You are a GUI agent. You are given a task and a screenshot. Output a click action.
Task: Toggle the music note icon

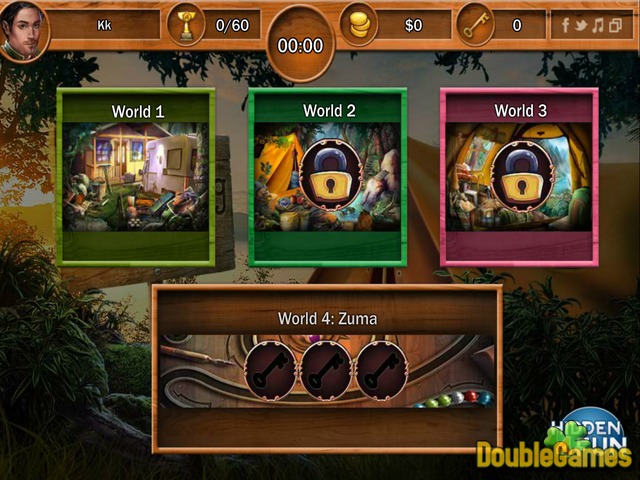click(x=600, y=25)
